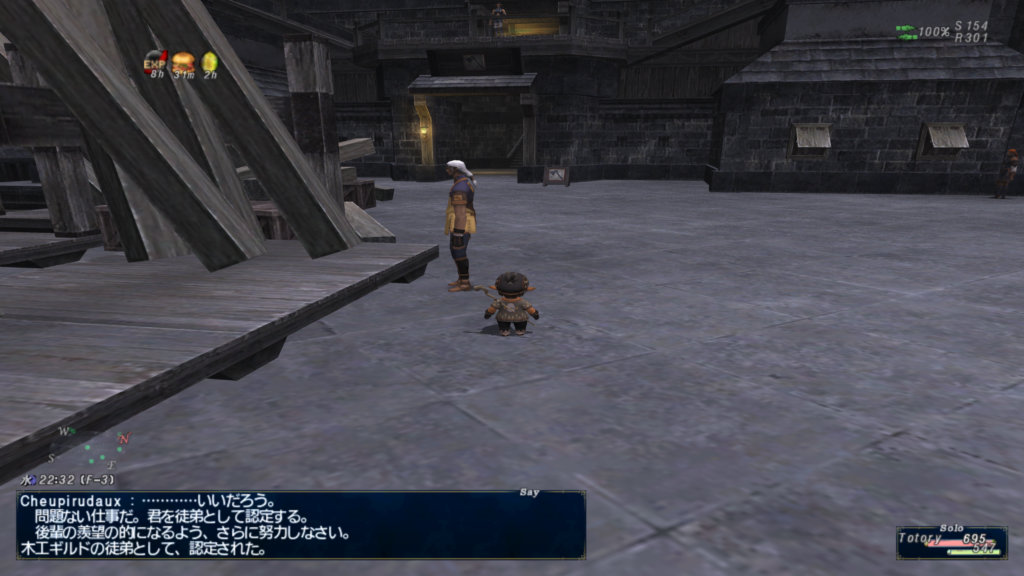Click the green connection status icon
1024x576 pixels.
tap(906, 32)
